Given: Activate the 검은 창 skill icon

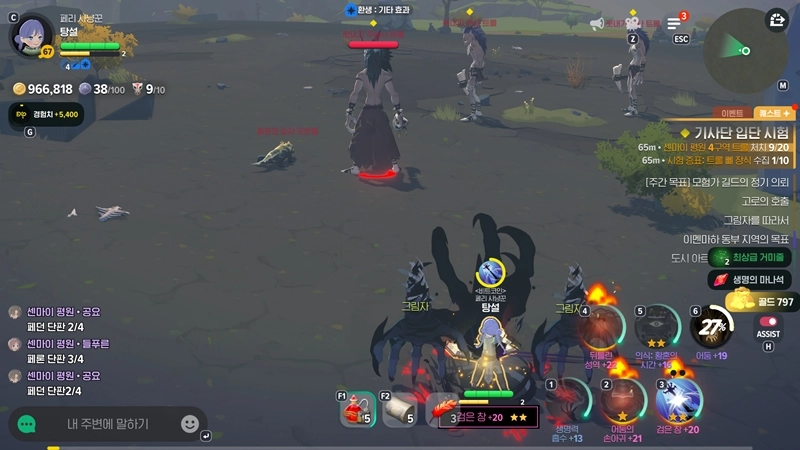Looking at the screenshot, I should (x=680, y=399).
